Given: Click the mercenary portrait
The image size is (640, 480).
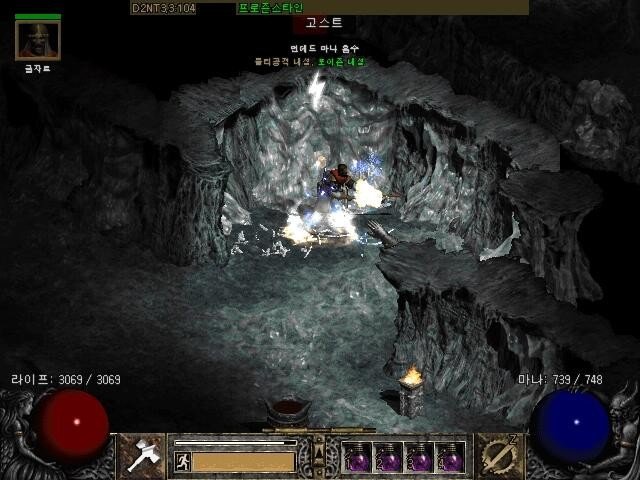Looking at the screenshot, I should pos(38,41).
